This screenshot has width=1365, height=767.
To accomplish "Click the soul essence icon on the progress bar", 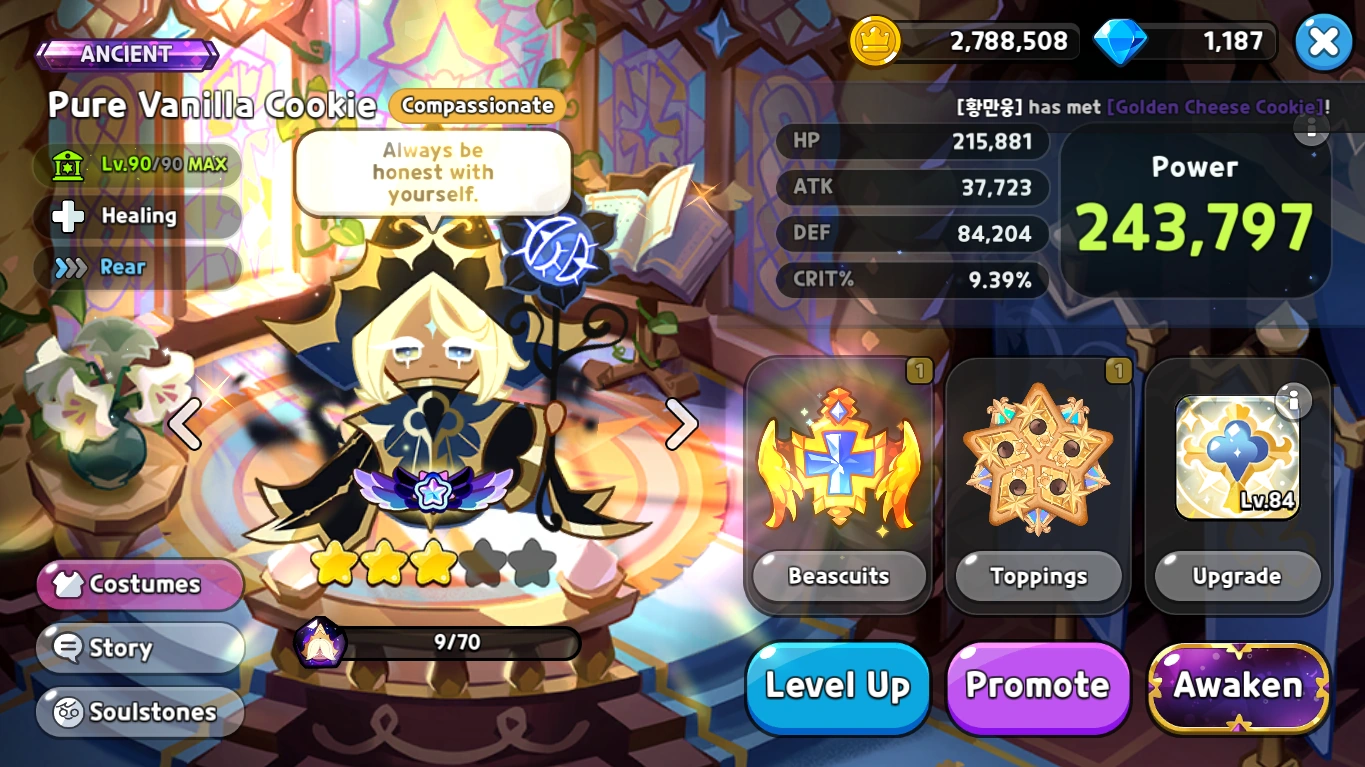I will point(322,643).
